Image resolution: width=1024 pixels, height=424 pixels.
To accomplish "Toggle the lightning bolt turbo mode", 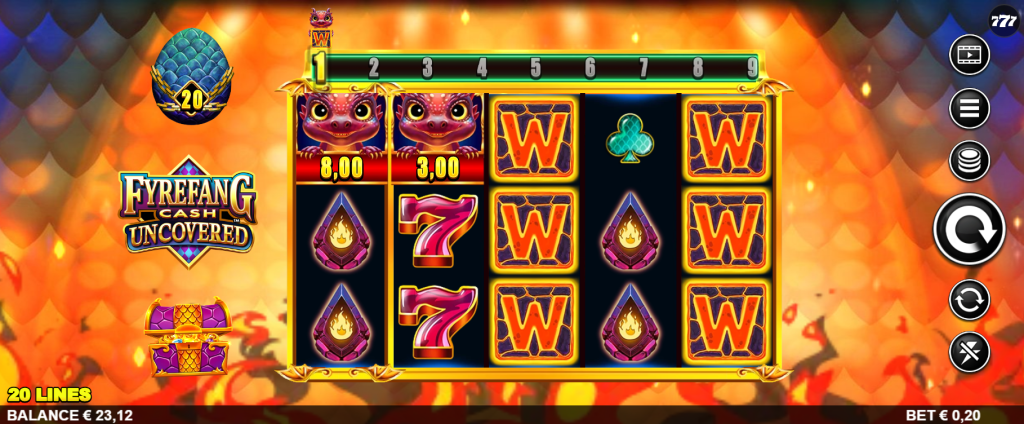I will [x=968, y=351].
